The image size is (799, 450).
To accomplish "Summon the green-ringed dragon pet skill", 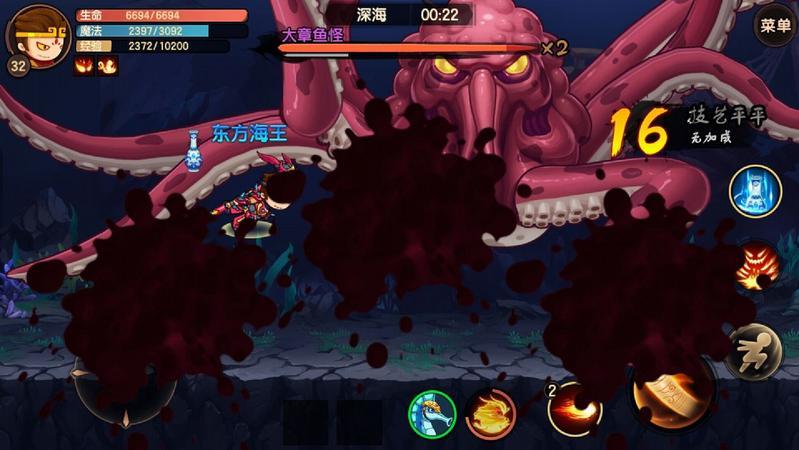I will tap(432, 412).
